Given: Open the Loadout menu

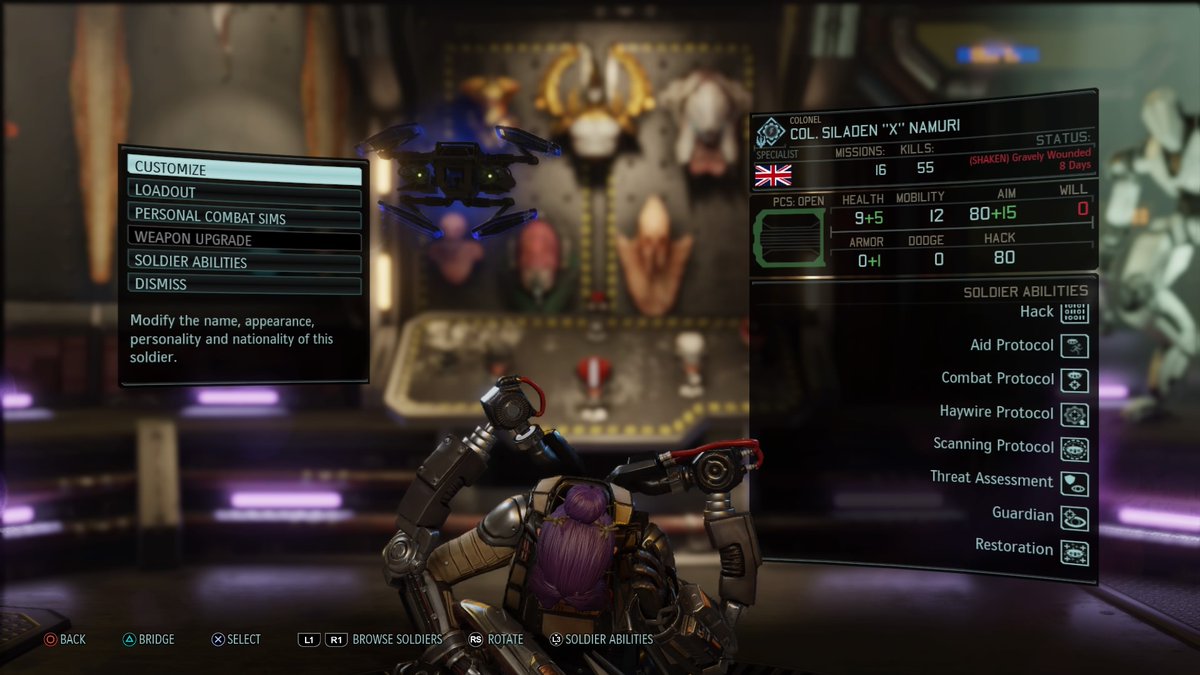Looking at the screenshot, I should (244, 192).
